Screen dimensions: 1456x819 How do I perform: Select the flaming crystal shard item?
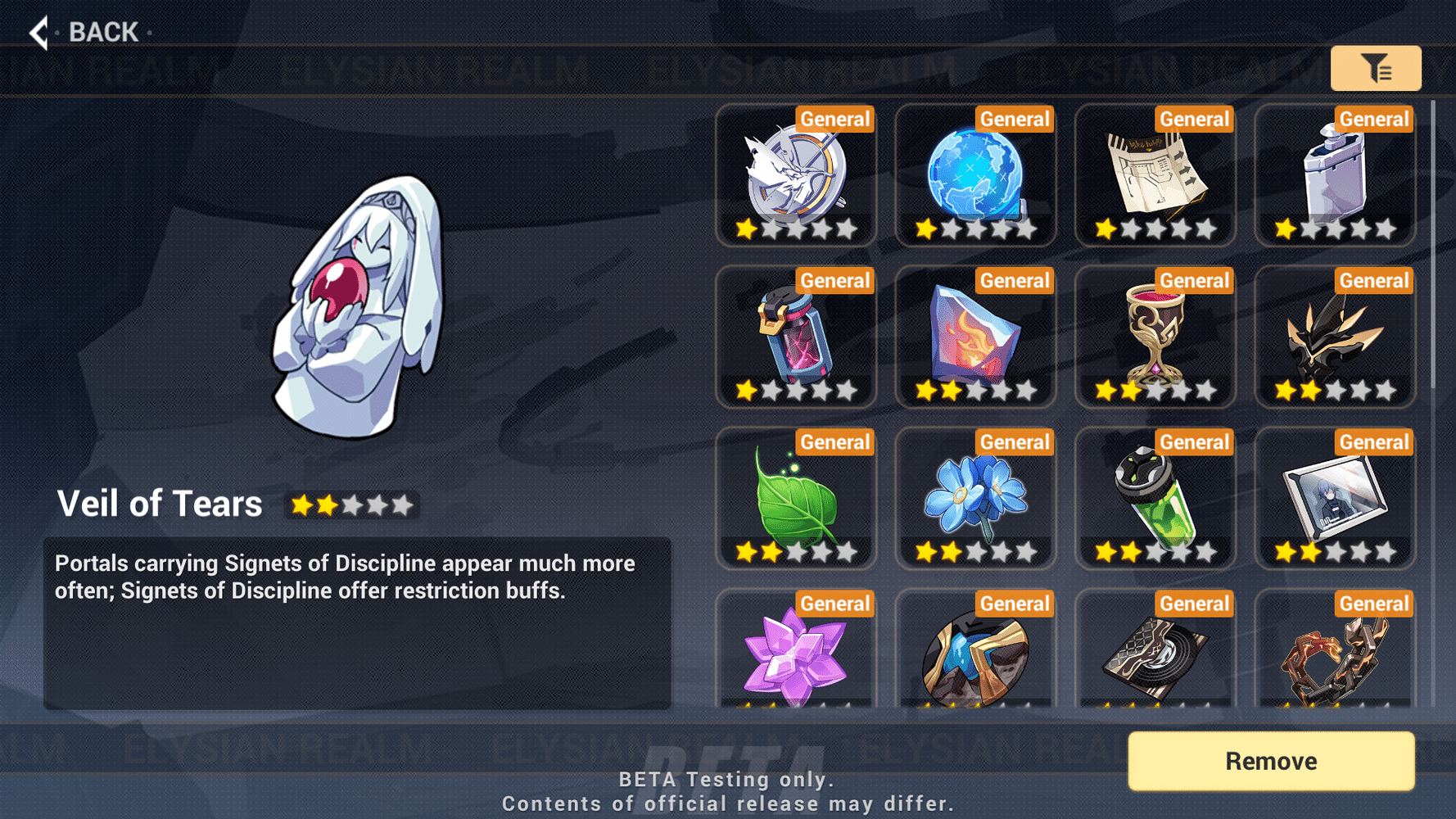(x=975, y=336)
